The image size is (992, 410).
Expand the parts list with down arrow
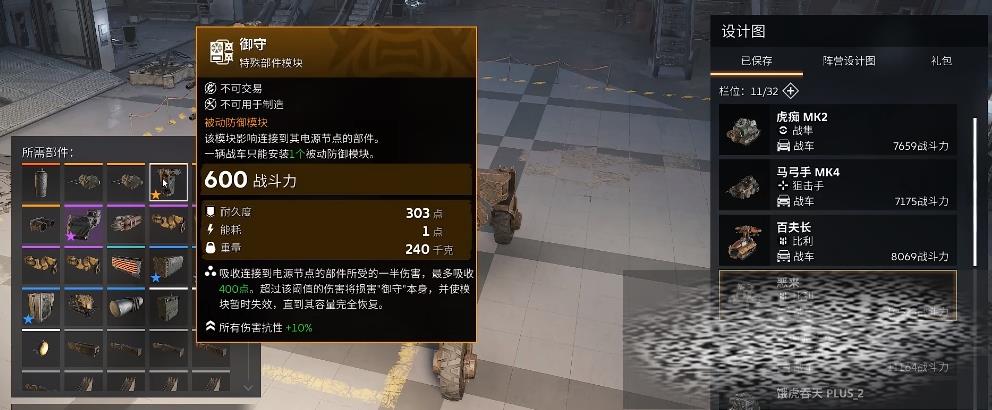(248, 385)
